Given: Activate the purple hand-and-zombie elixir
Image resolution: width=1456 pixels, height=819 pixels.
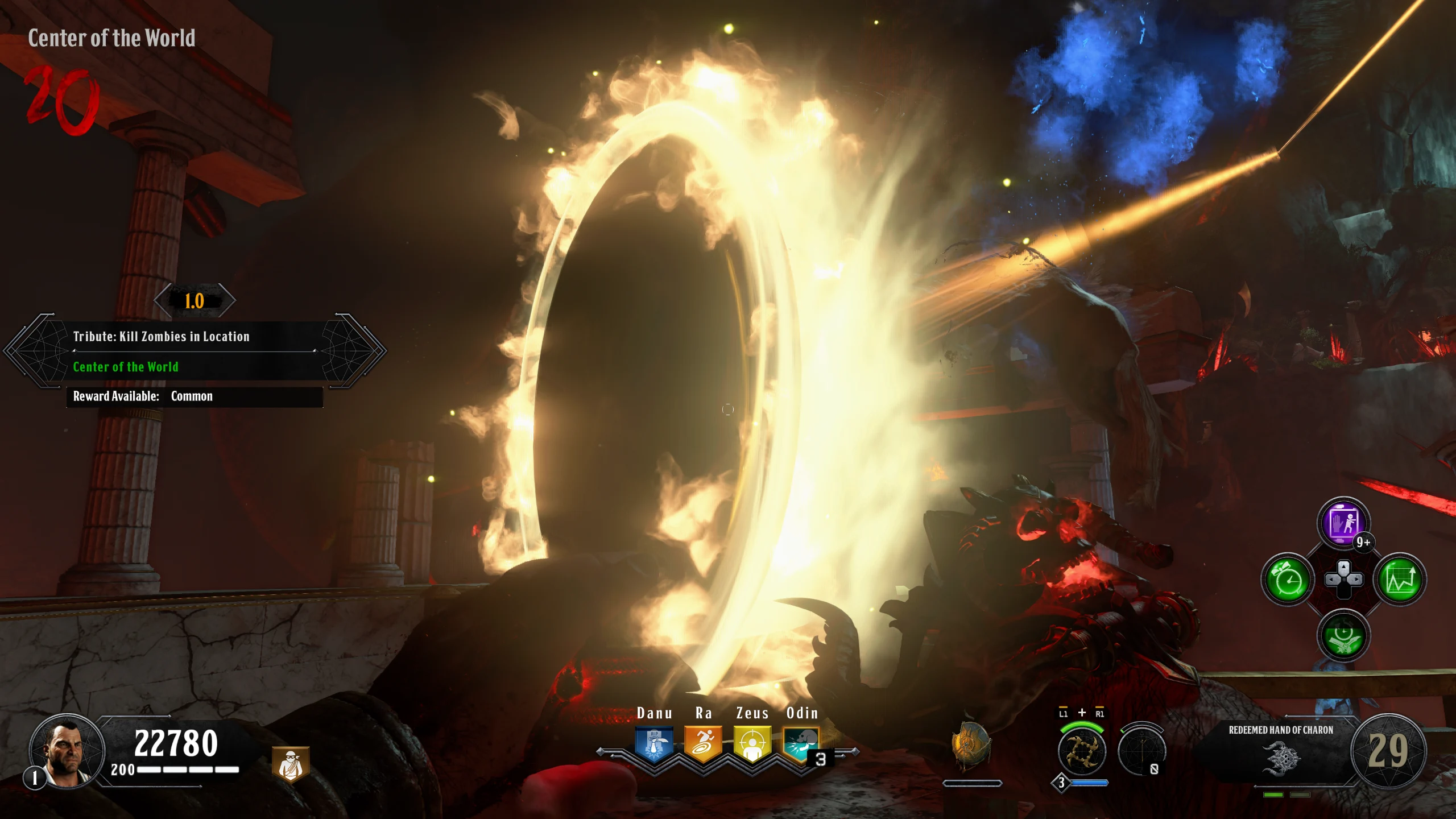Looking at the screenshot, I should coord(1343,523).
